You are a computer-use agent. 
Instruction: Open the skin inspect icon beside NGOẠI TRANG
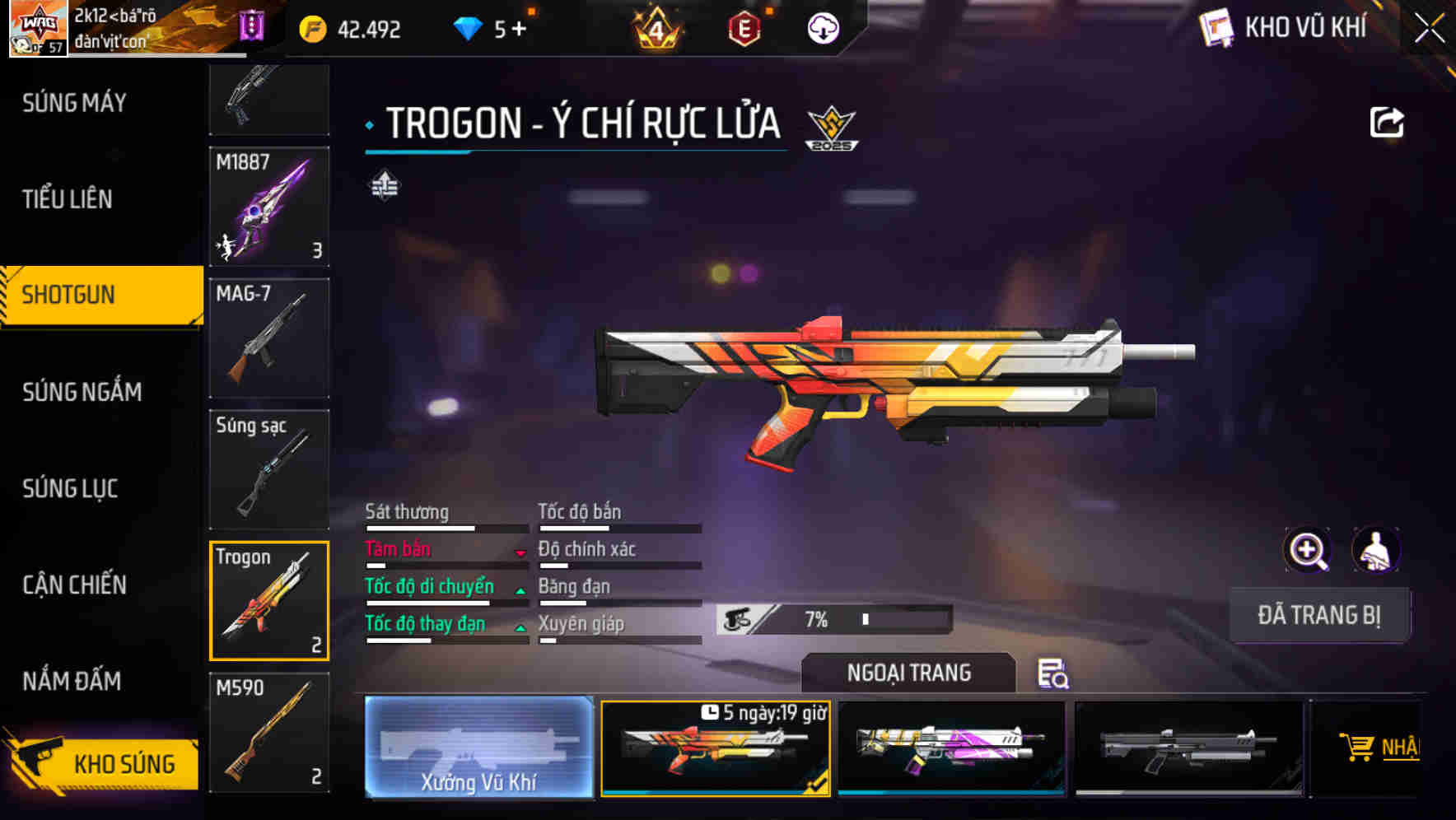pyautogui.click(x=1054, y=675)
